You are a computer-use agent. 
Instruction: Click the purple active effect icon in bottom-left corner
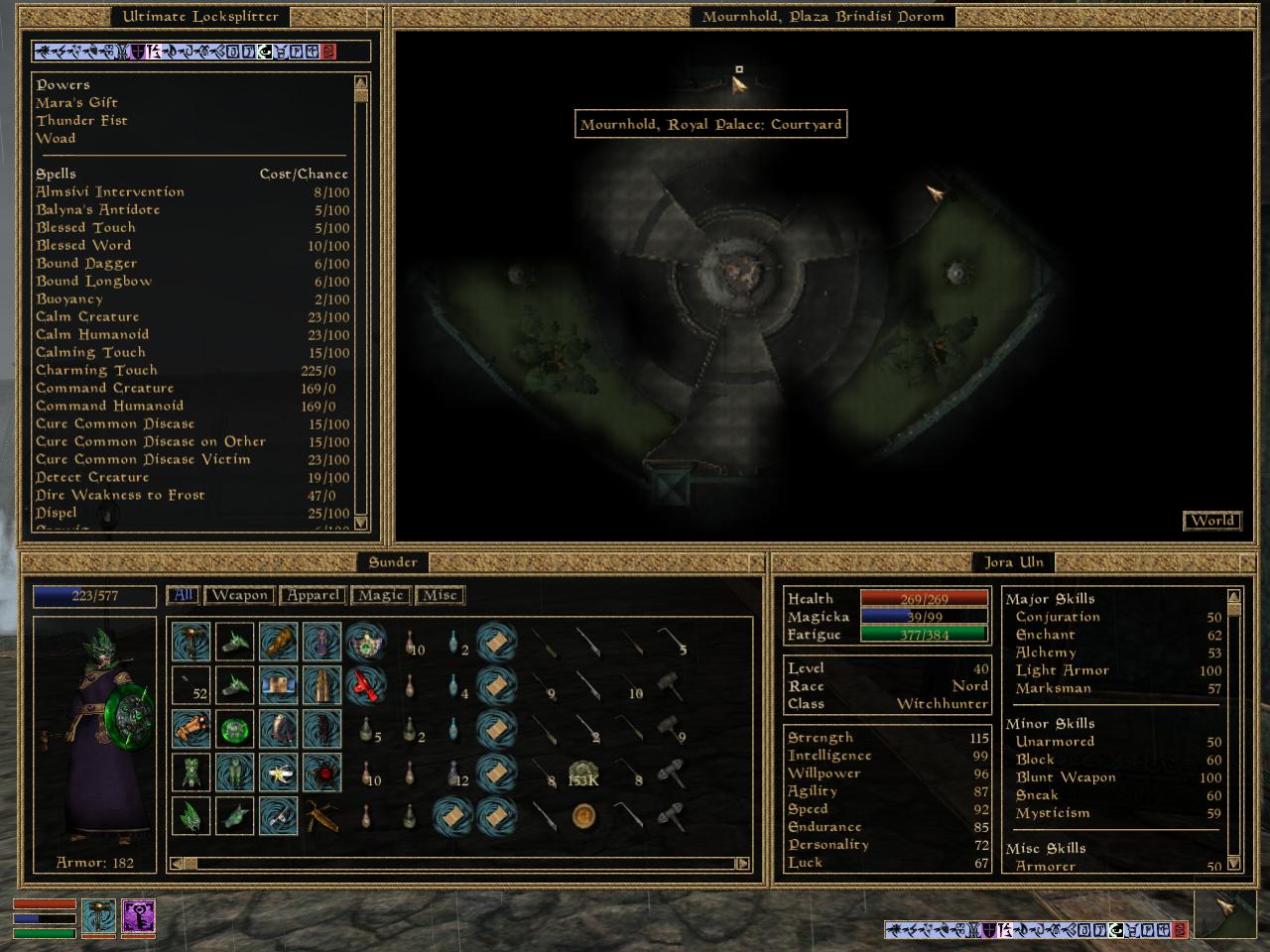coord(139,919)
